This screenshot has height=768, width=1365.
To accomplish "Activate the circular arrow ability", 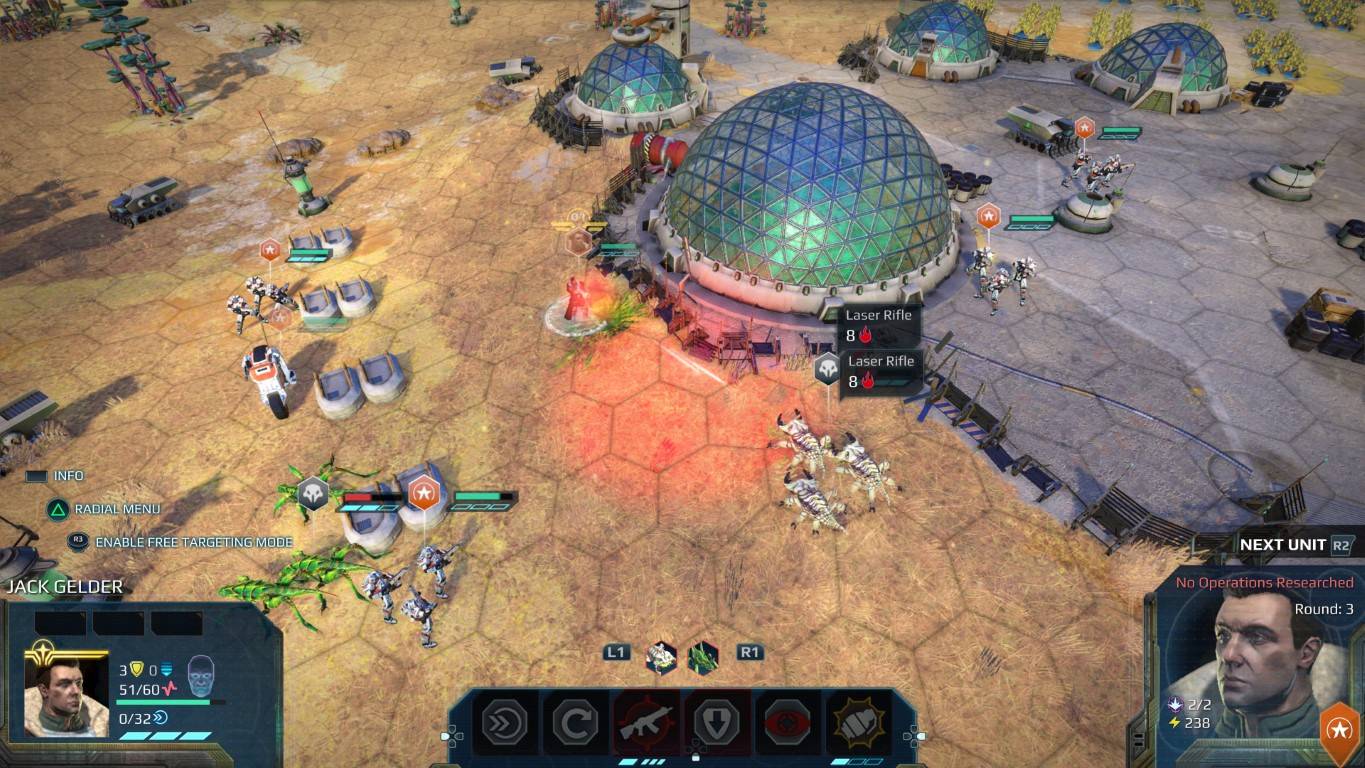I will pos(576,722).
